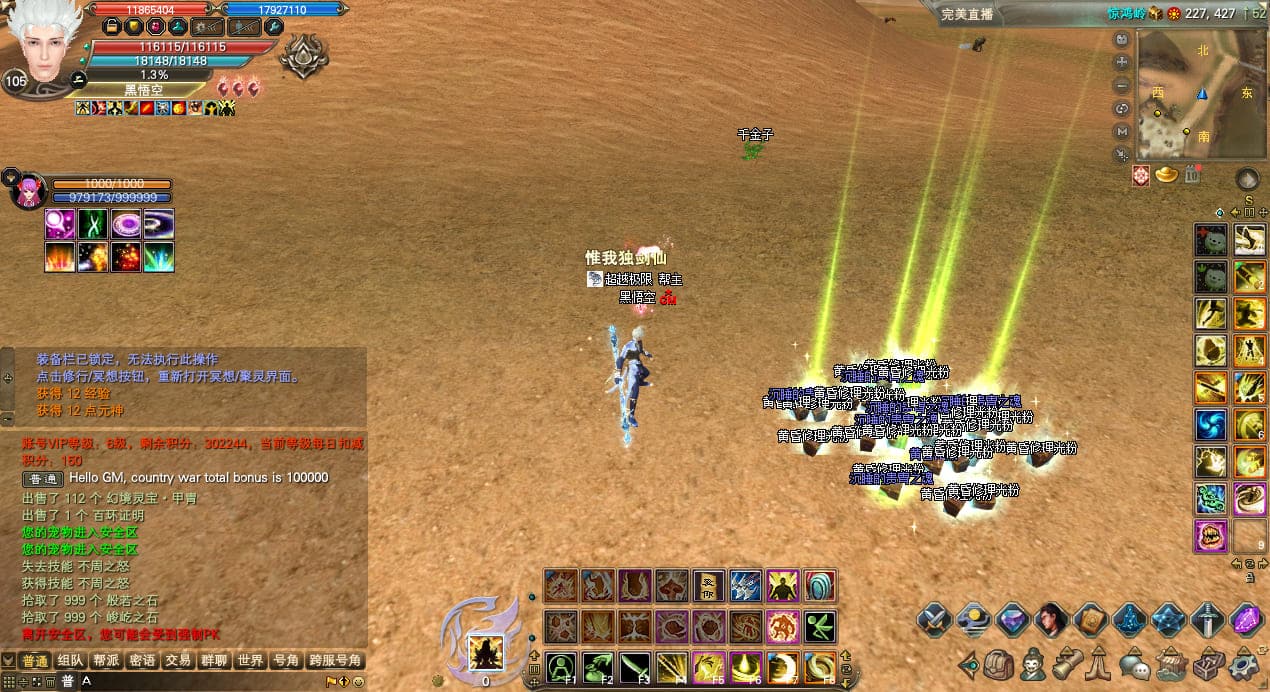Open the purple gem menu icon
The height and width of the screenshot is (692, 1270).
tap(1246, 620)
